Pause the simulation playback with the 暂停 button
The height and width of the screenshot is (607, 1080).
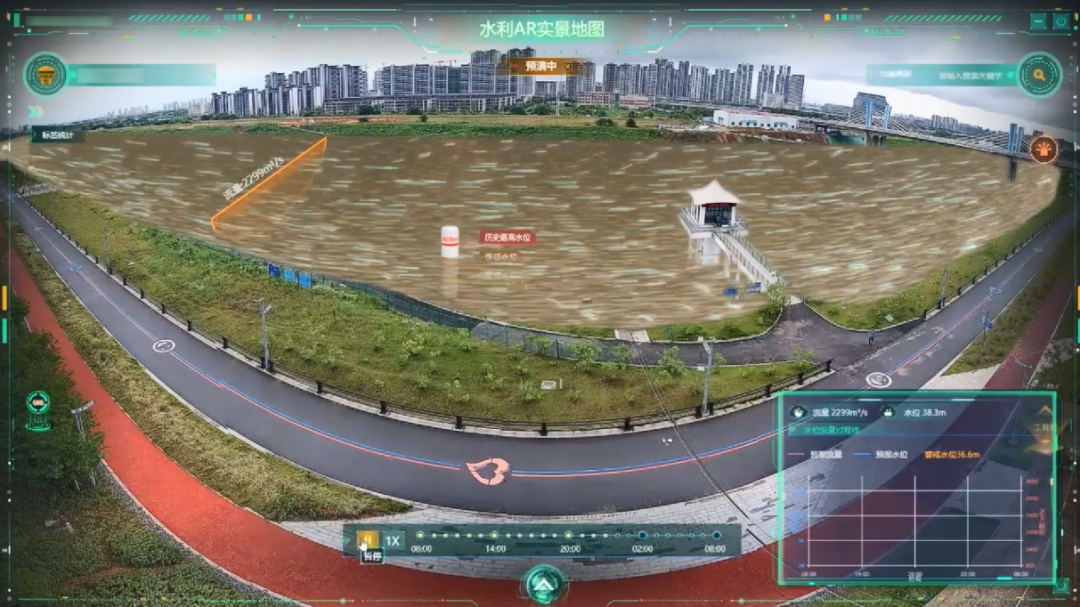click(368, 542)
